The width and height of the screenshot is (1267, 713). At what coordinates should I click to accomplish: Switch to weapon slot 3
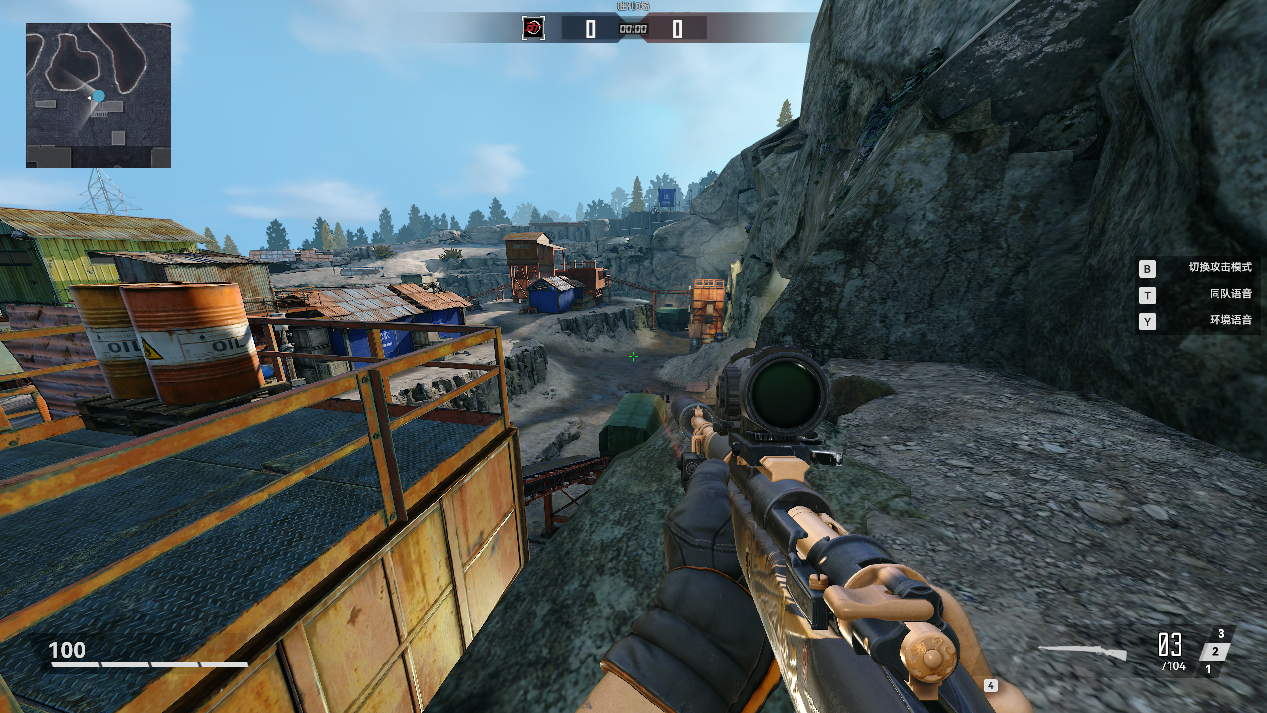pos(1221,634)
